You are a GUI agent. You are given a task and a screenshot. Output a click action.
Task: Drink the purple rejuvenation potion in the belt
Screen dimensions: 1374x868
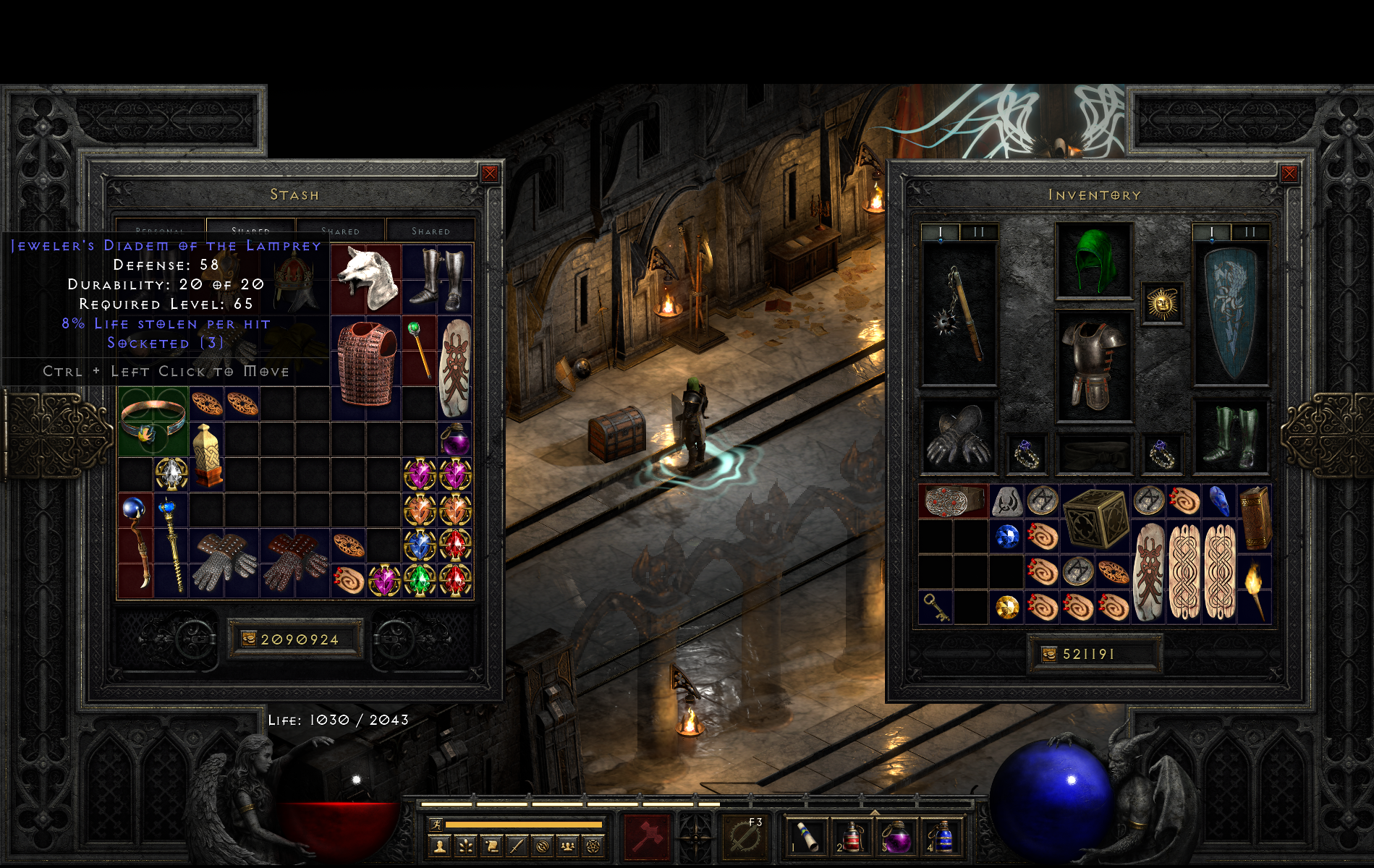coord(897,837)
